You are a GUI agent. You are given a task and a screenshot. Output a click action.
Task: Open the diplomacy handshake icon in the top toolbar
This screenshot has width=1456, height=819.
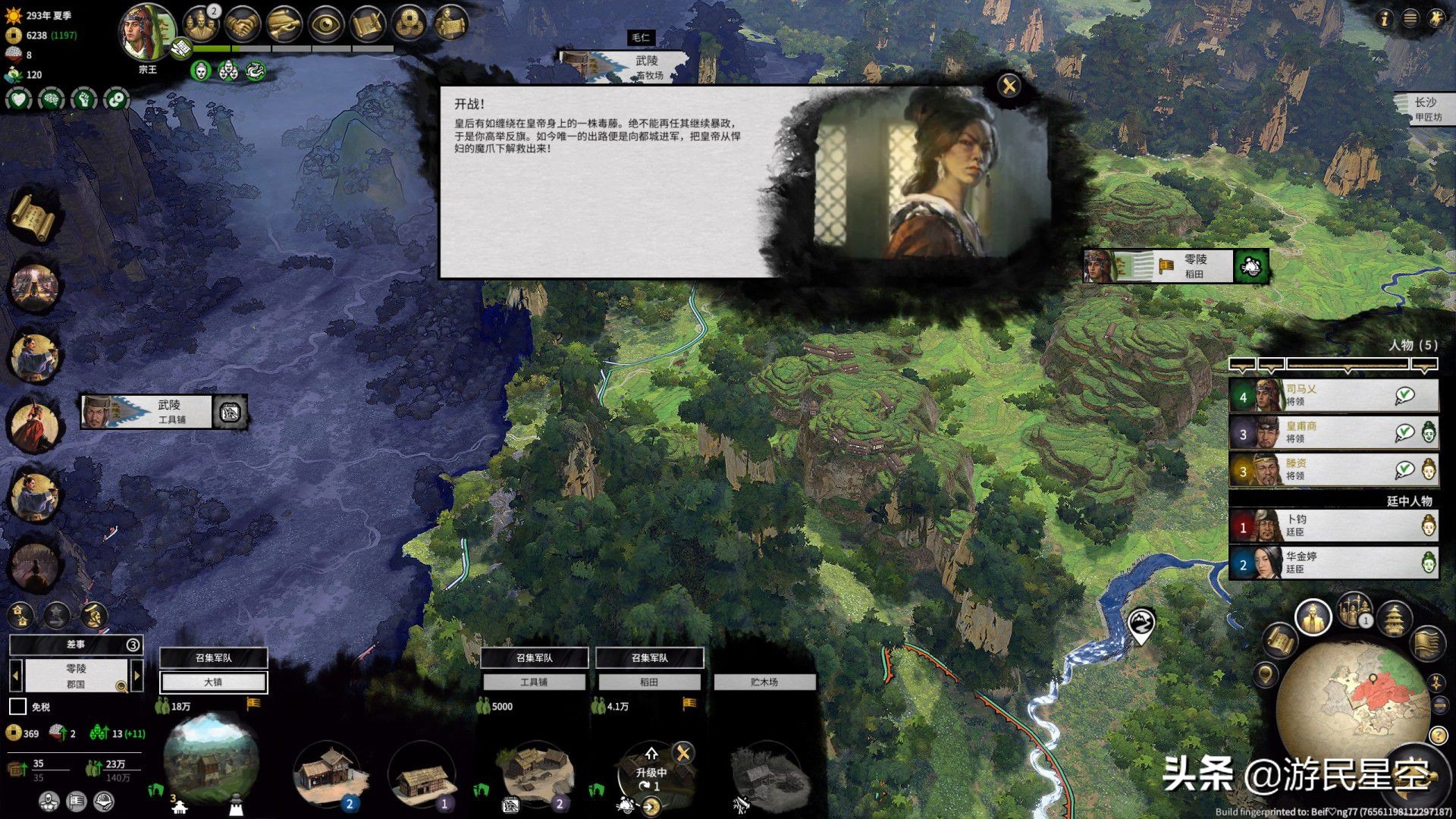pyautogui.click(x=243, y=23)
